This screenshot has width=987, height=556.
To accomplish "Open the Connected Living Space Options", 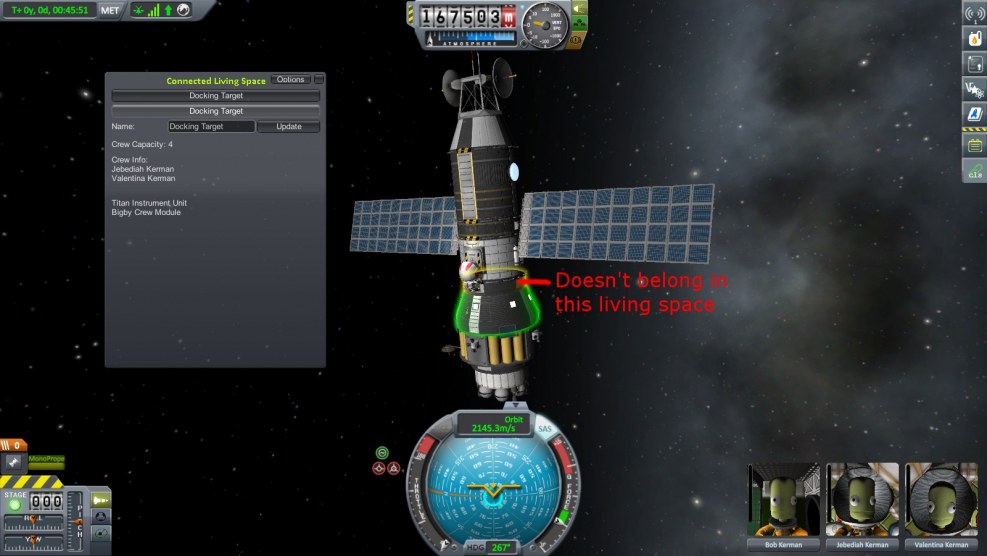I will 290,79.
